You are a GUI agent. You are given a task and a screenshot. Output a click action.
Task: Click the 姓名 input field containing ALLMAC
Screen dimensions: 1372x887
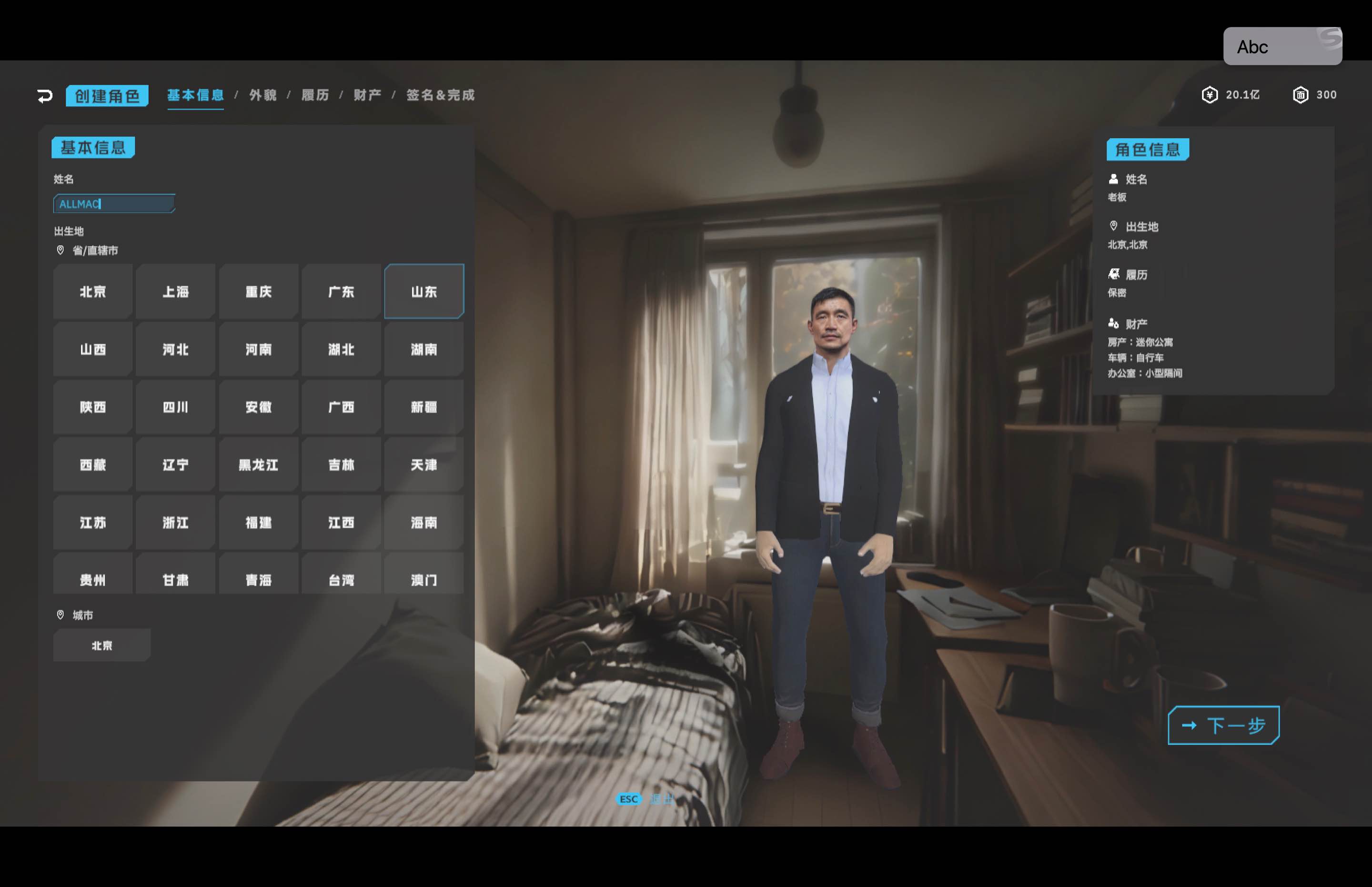113,203
